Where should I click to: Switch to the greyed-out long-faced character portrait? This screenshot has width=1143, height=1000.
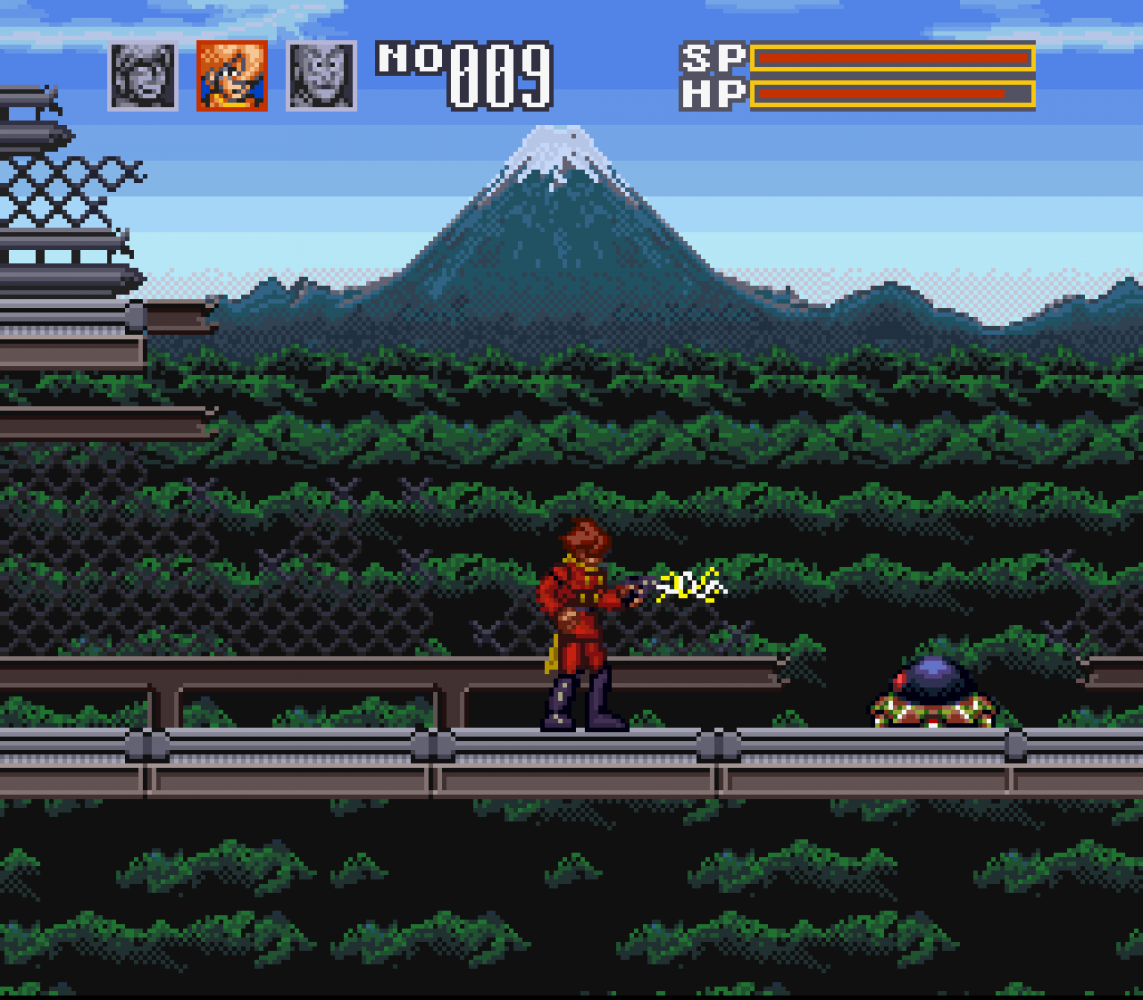click(321, 76)
